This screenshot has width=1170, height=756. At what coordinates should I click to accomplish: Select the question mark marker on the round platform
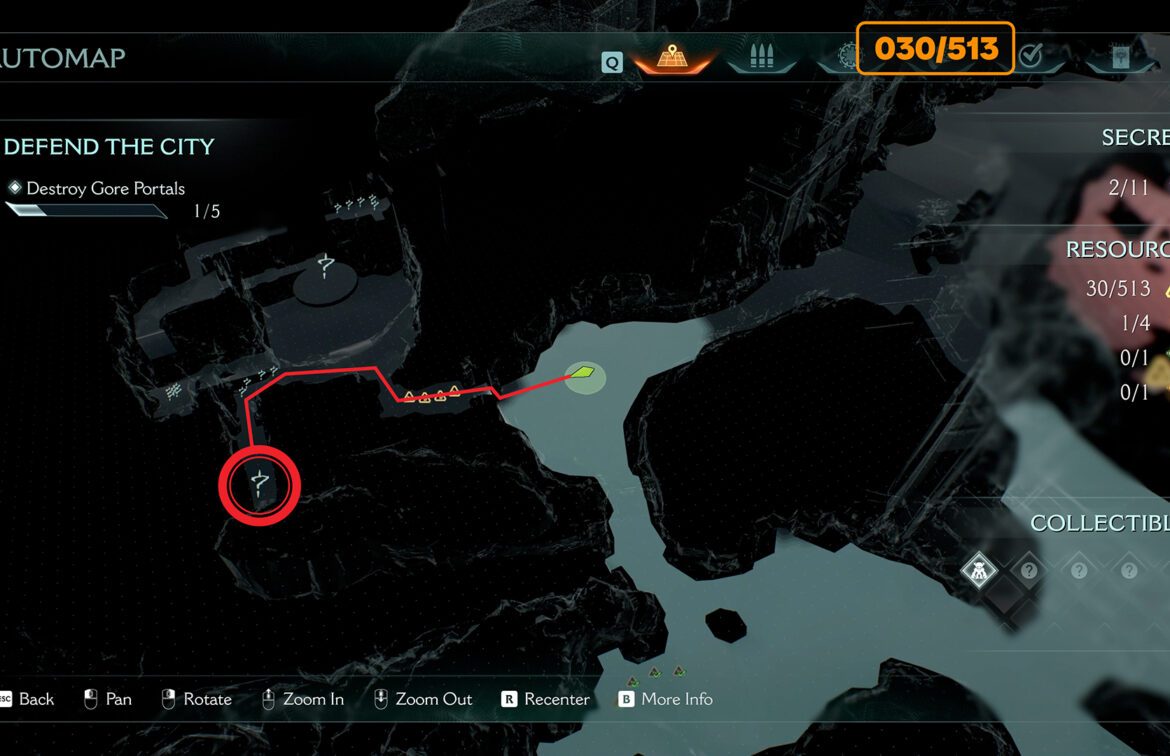point(325,267)
